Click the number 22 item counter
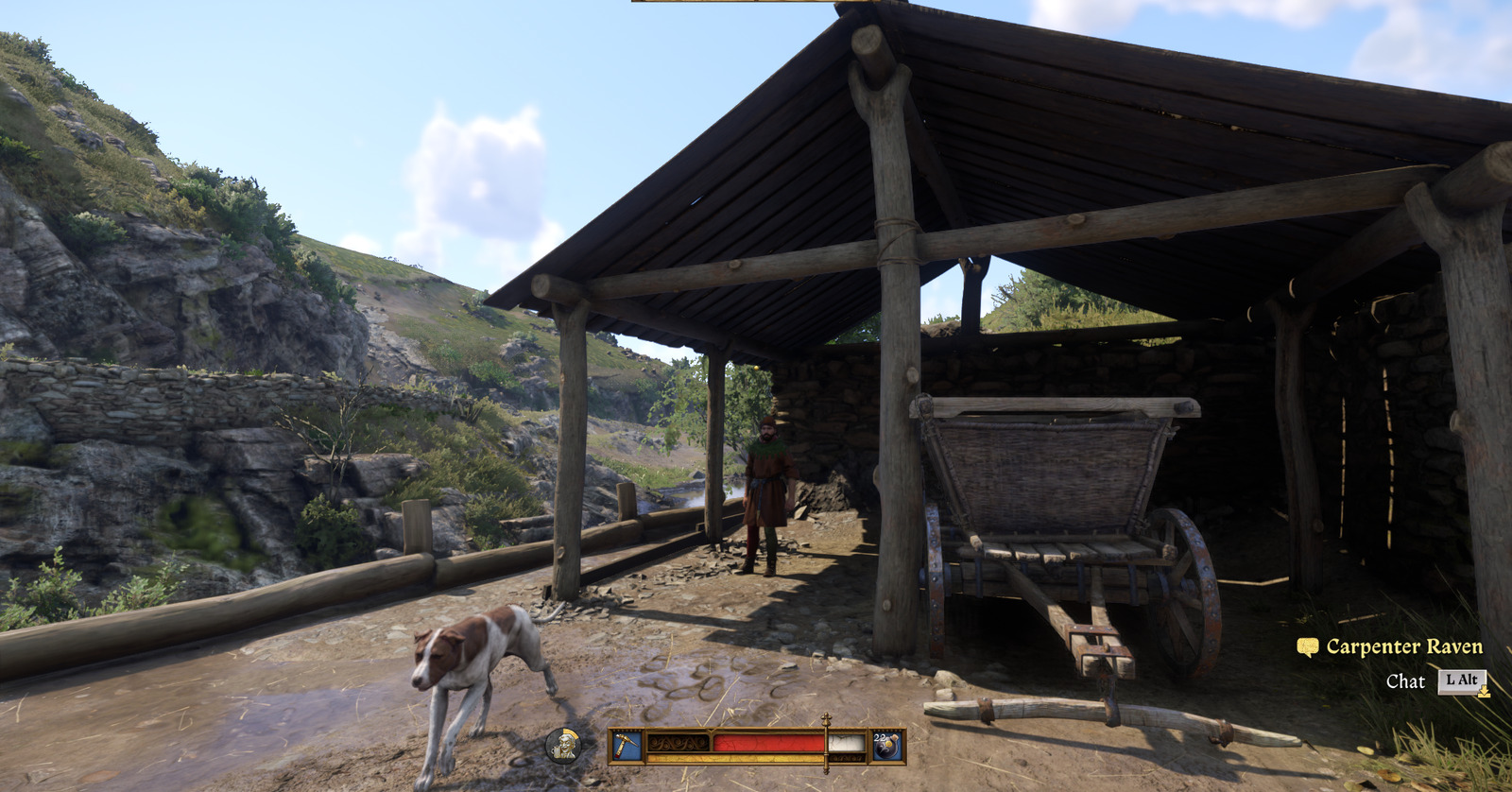This screenshot has width=1512, height=792. (879, 737)
